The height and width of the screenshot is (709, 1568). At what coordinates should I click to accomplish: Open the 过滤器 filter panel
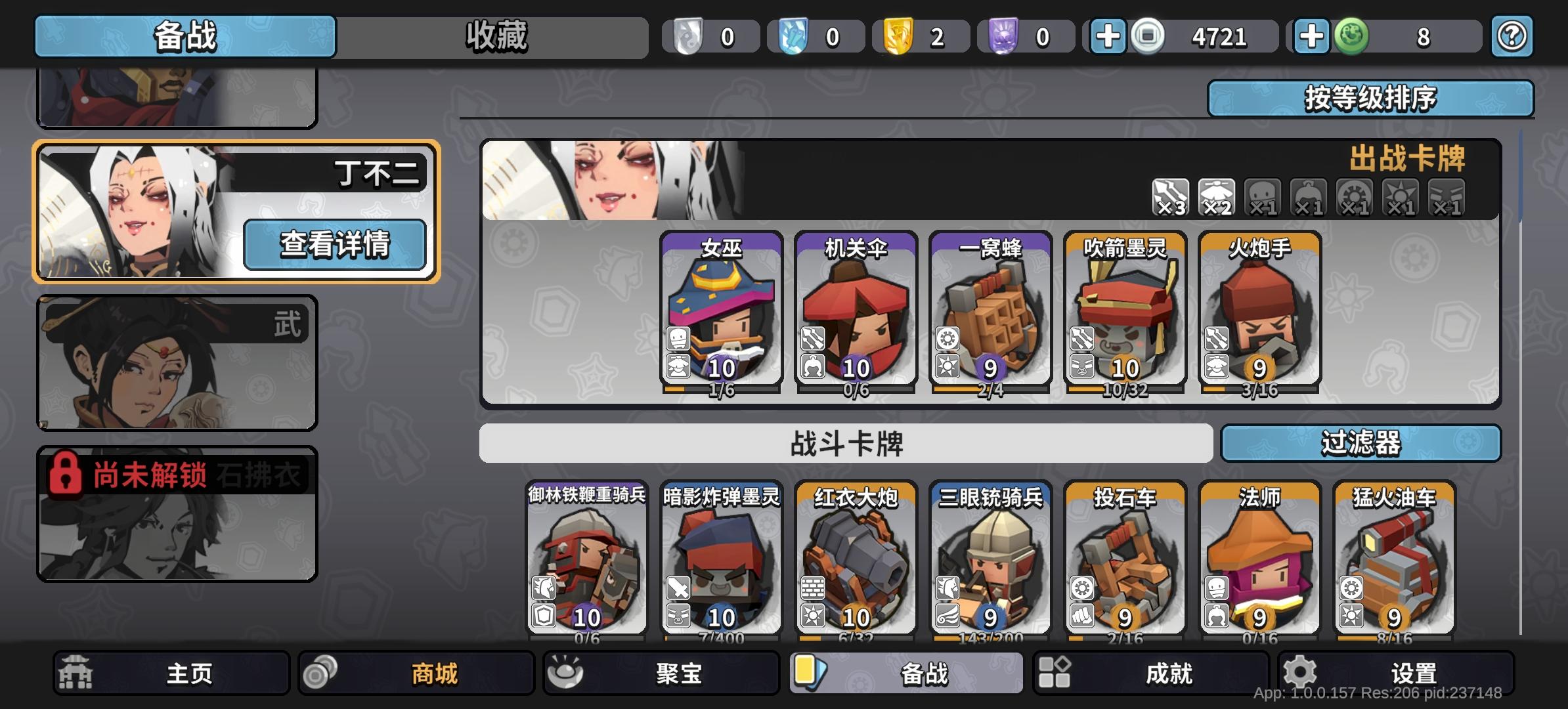tap(1362, 444)
